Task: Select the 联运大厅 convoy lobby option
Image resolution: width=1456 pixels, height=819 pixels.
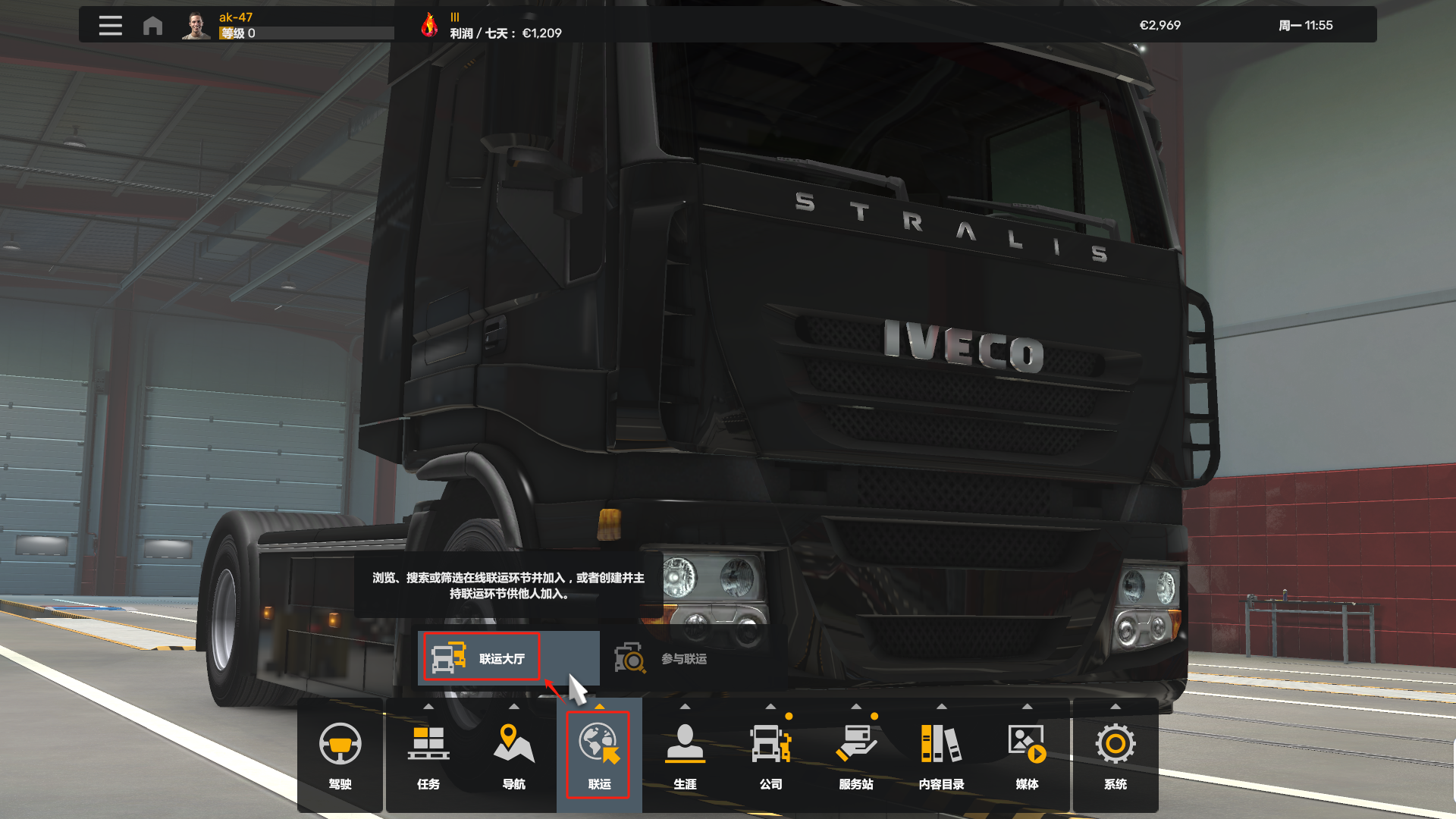Action: coord(482,657)
